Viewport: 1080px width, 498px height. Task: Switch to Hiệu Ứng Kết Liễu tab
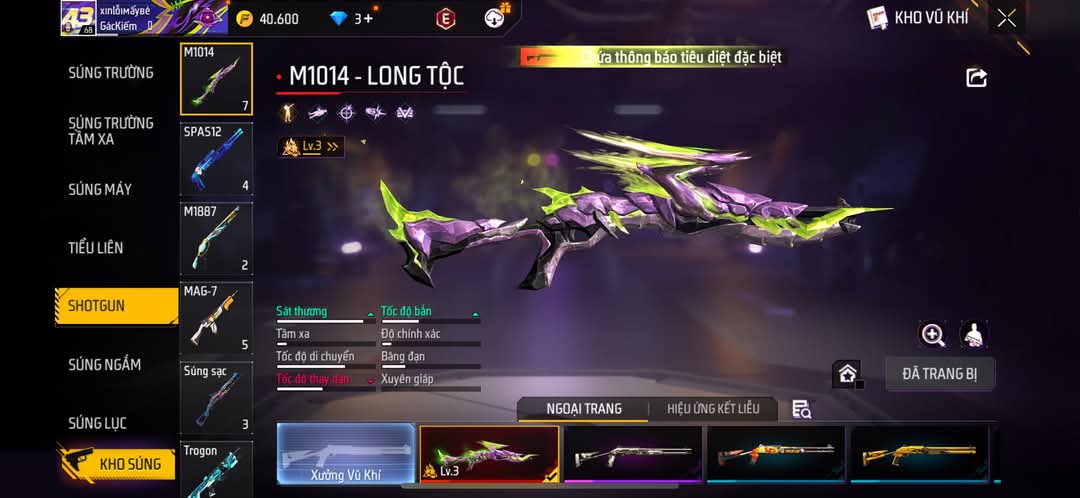point(713,408)
